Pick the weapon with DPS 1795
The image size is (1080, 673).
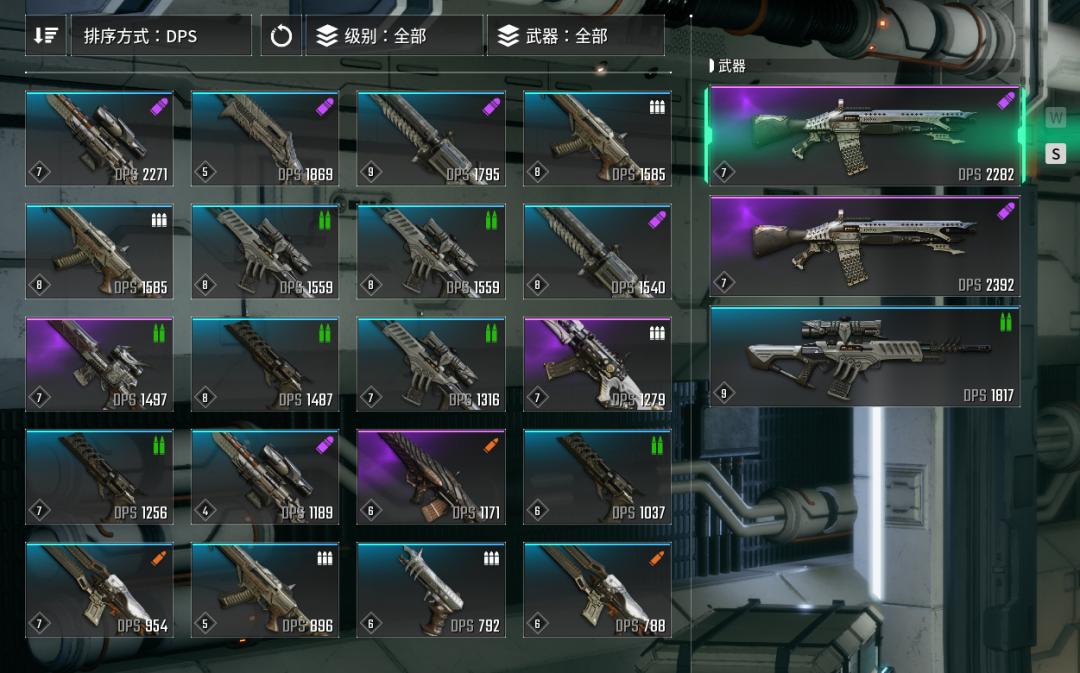point(431,139)
